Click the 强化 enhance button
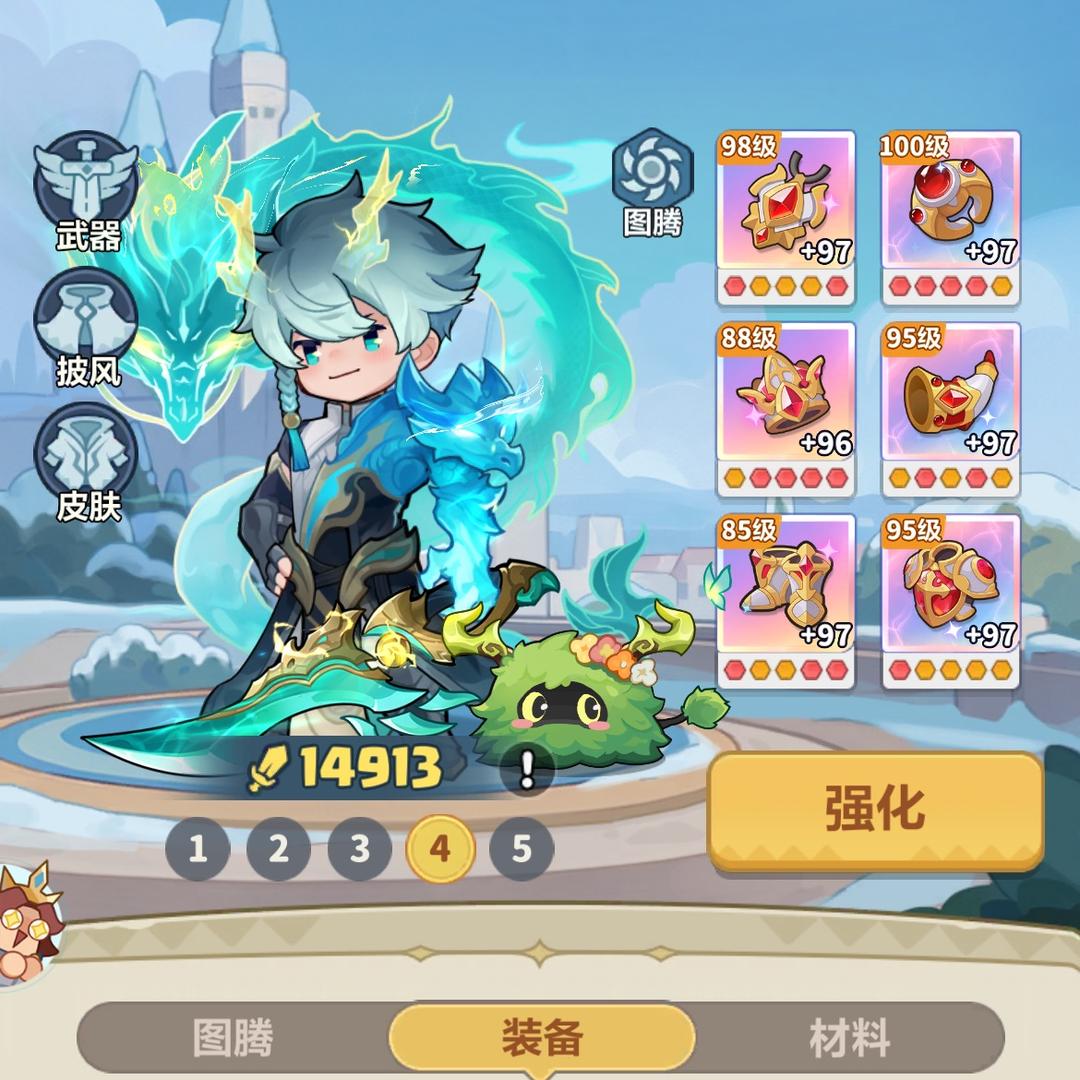The height and width of the screenshot is (1080, 1080). click(x=875, y=808)
